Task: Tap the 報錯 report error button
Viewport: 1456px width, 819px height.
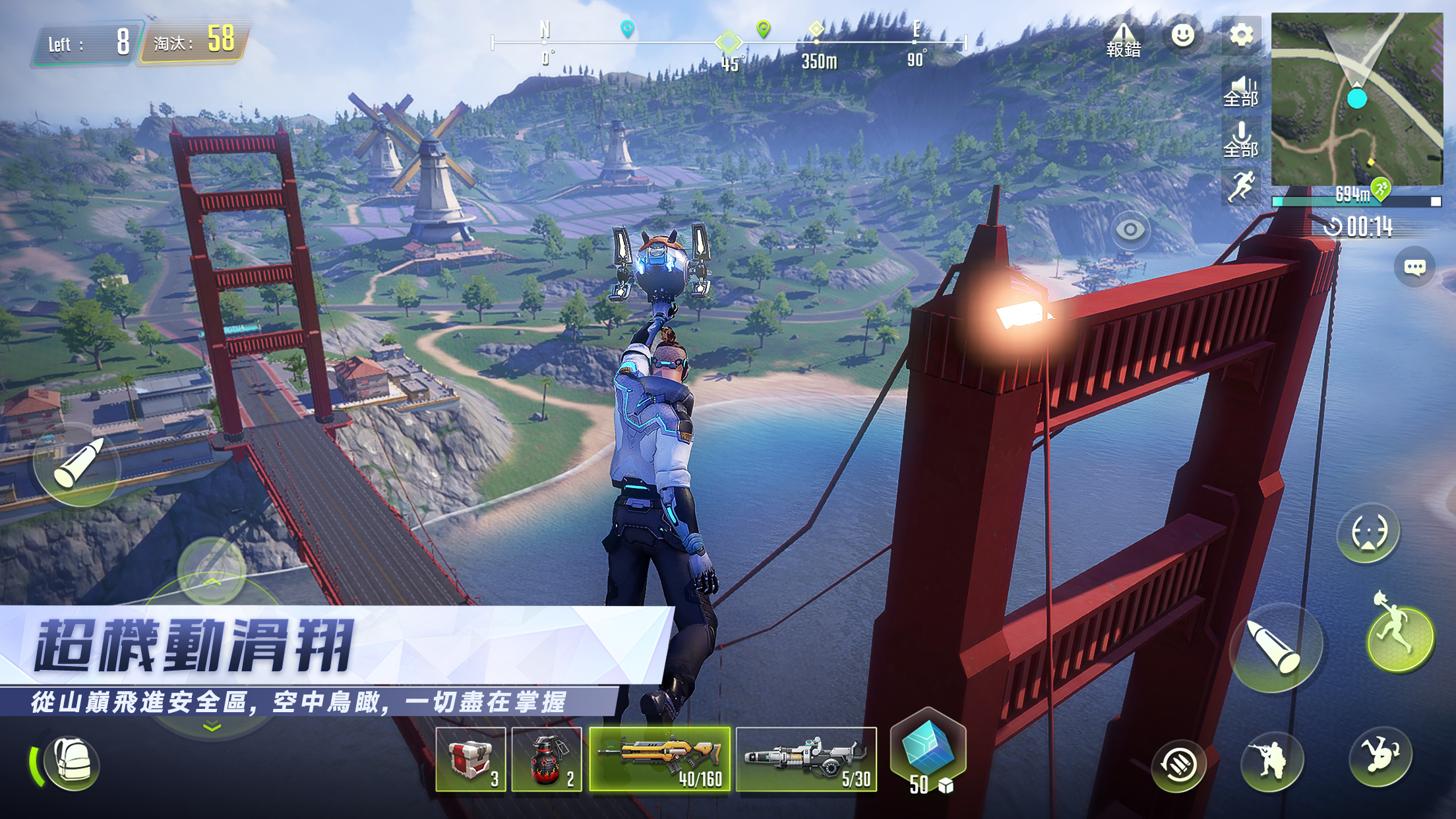Action: [x=1123, y=41]
